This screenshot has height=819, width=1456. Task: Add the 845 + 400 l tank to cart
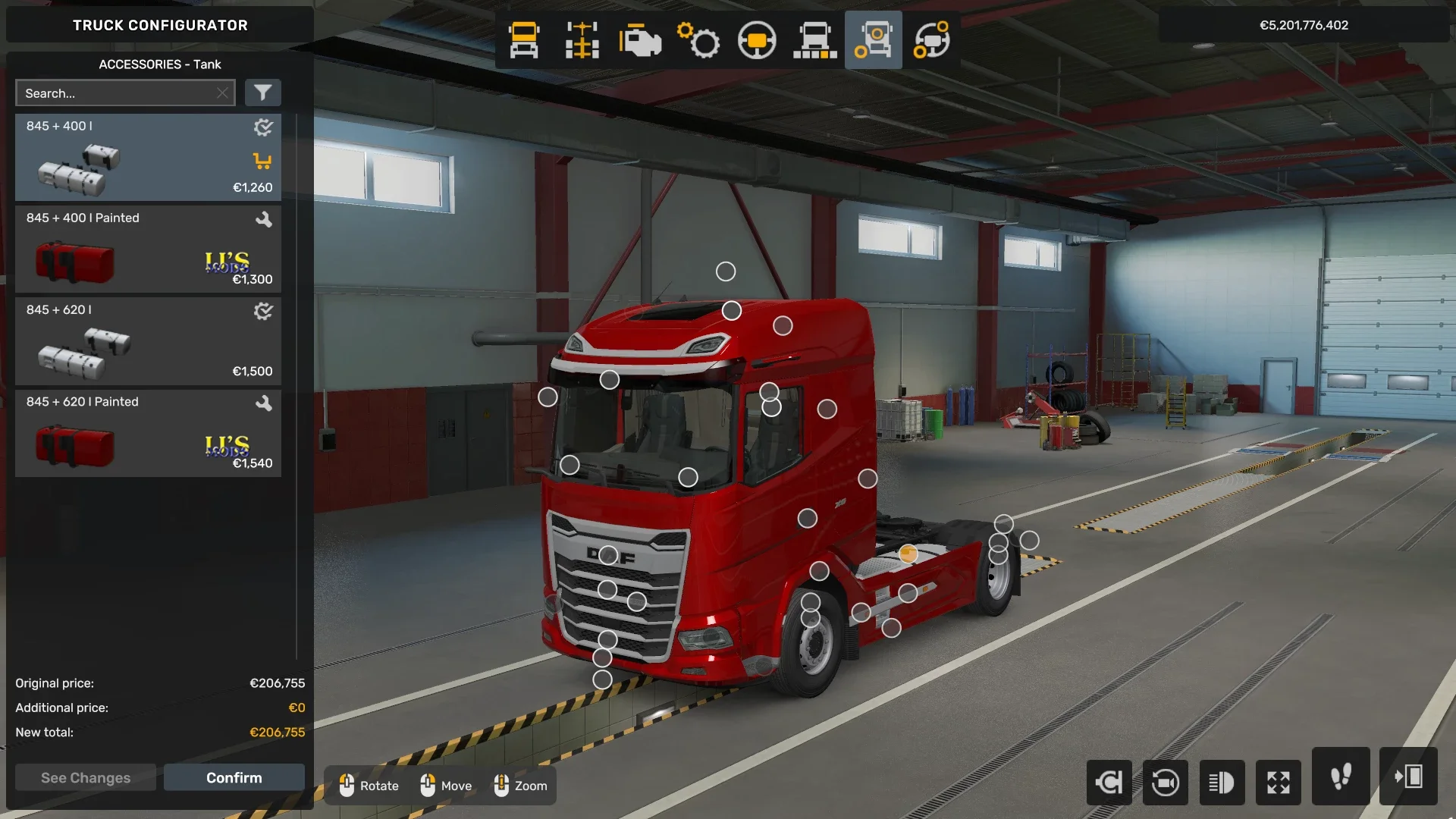[262, 161]
